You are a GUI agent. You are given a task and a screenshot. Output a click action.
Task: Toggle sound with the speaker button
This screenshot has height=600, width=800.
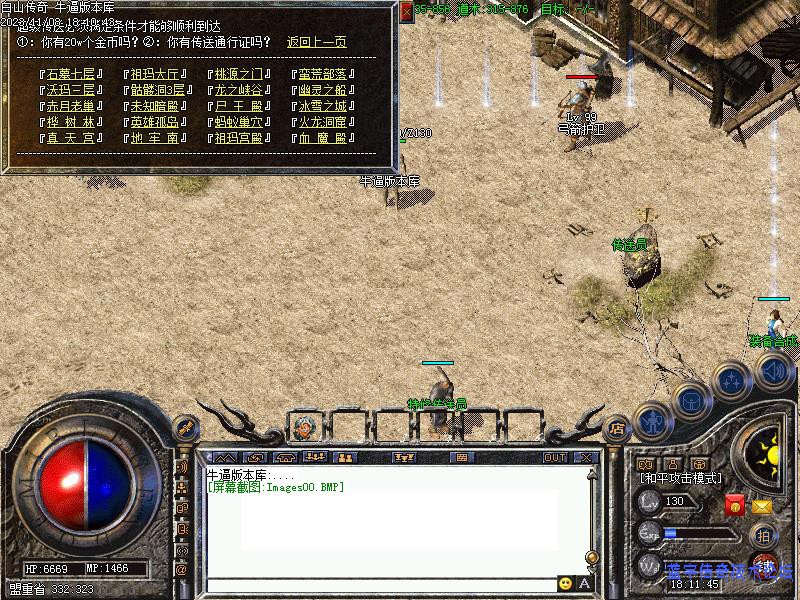click(773, 371)
